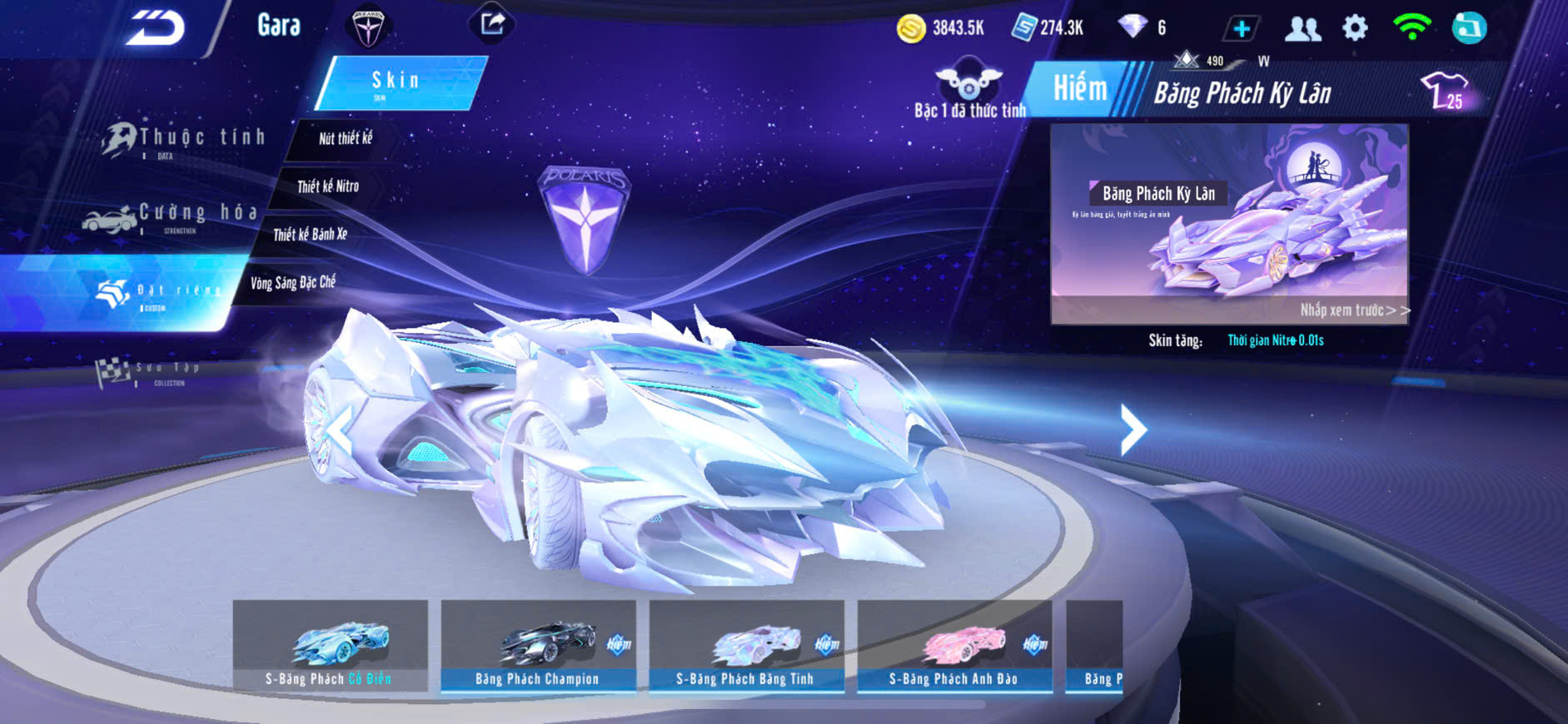Select the S-Băng Phách Băng Tinh skin

pos(746,646)
